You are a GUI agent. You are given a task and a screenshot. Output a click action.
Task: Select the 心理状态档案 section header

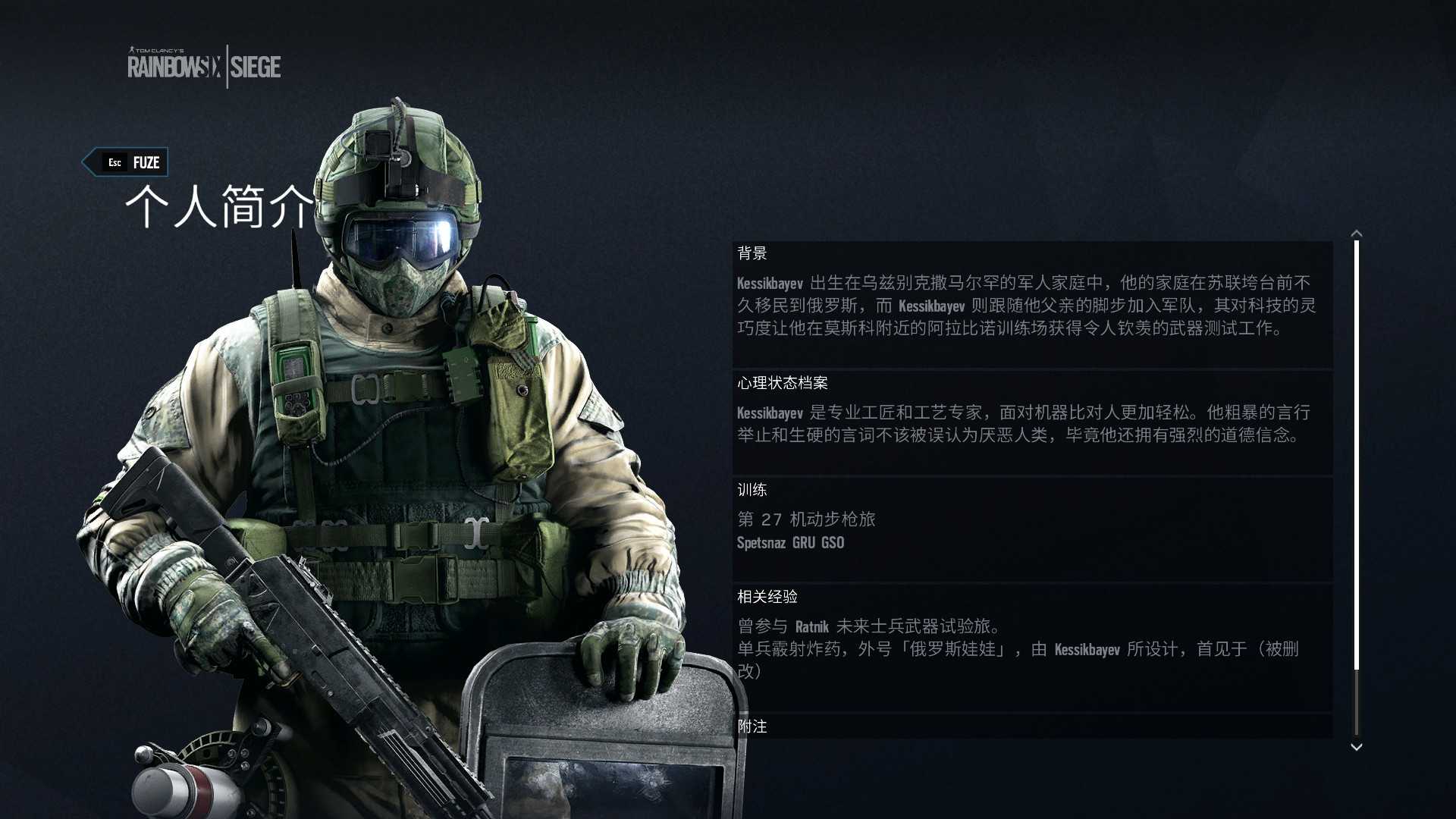[783, 383]
